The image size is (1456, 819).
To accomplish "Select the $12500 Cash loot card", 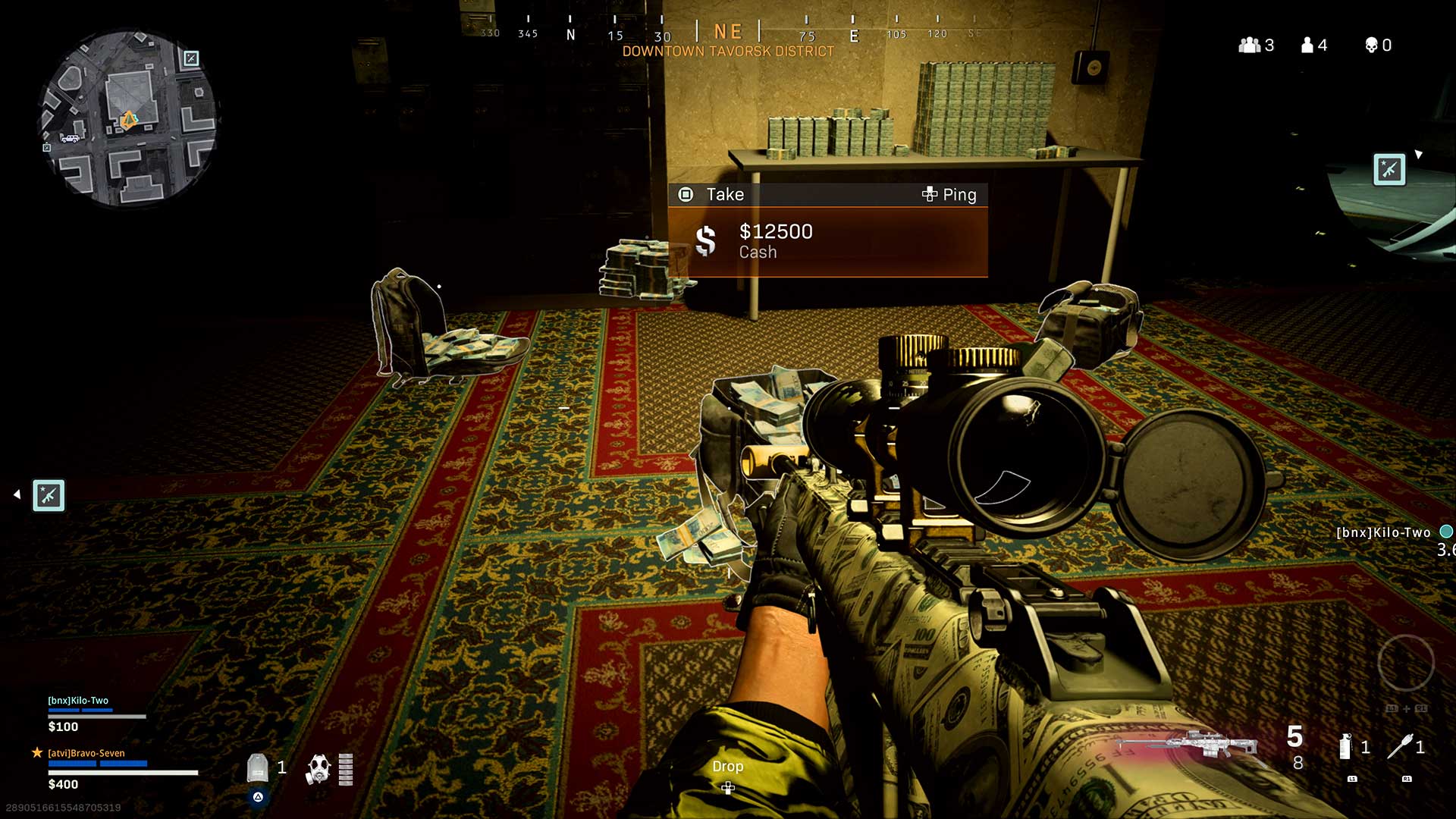I will coord(827,241).
